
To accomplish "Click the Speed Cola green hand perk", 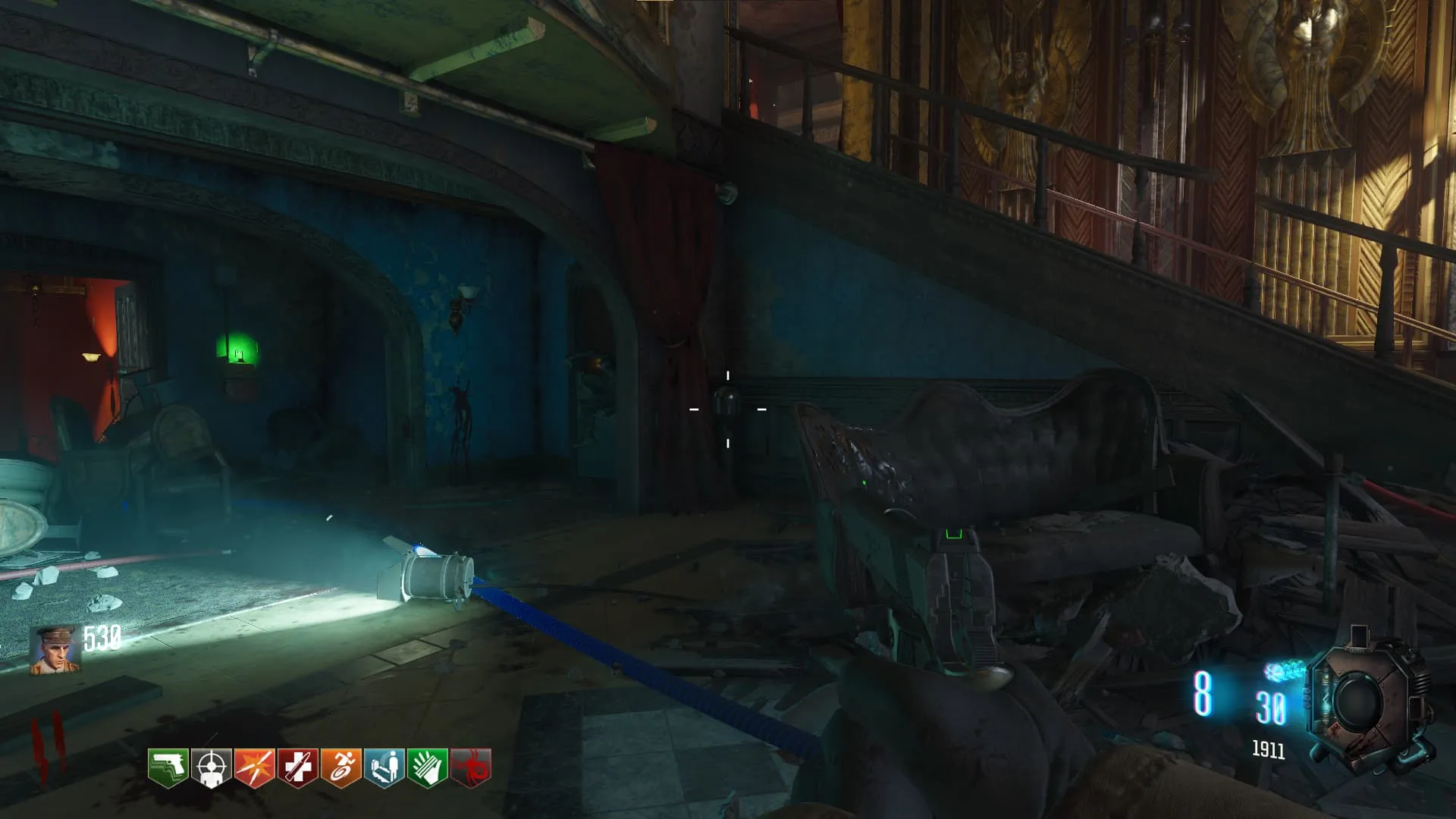I will pyautogui.click(x=428, y=767).
